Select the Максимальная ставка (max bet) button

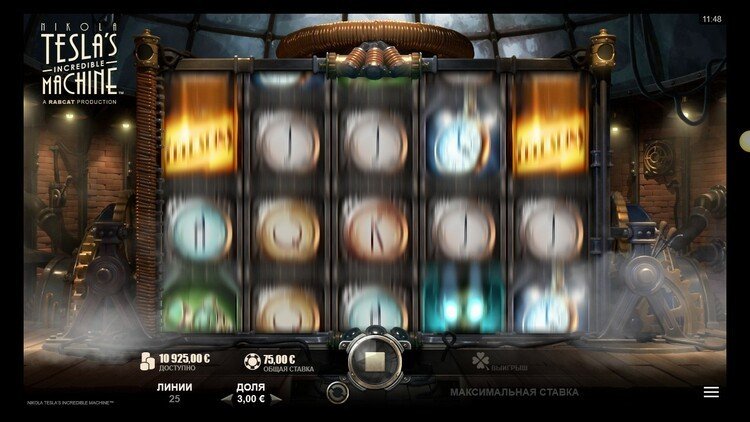pyautogui.click(x=514, y=392)
